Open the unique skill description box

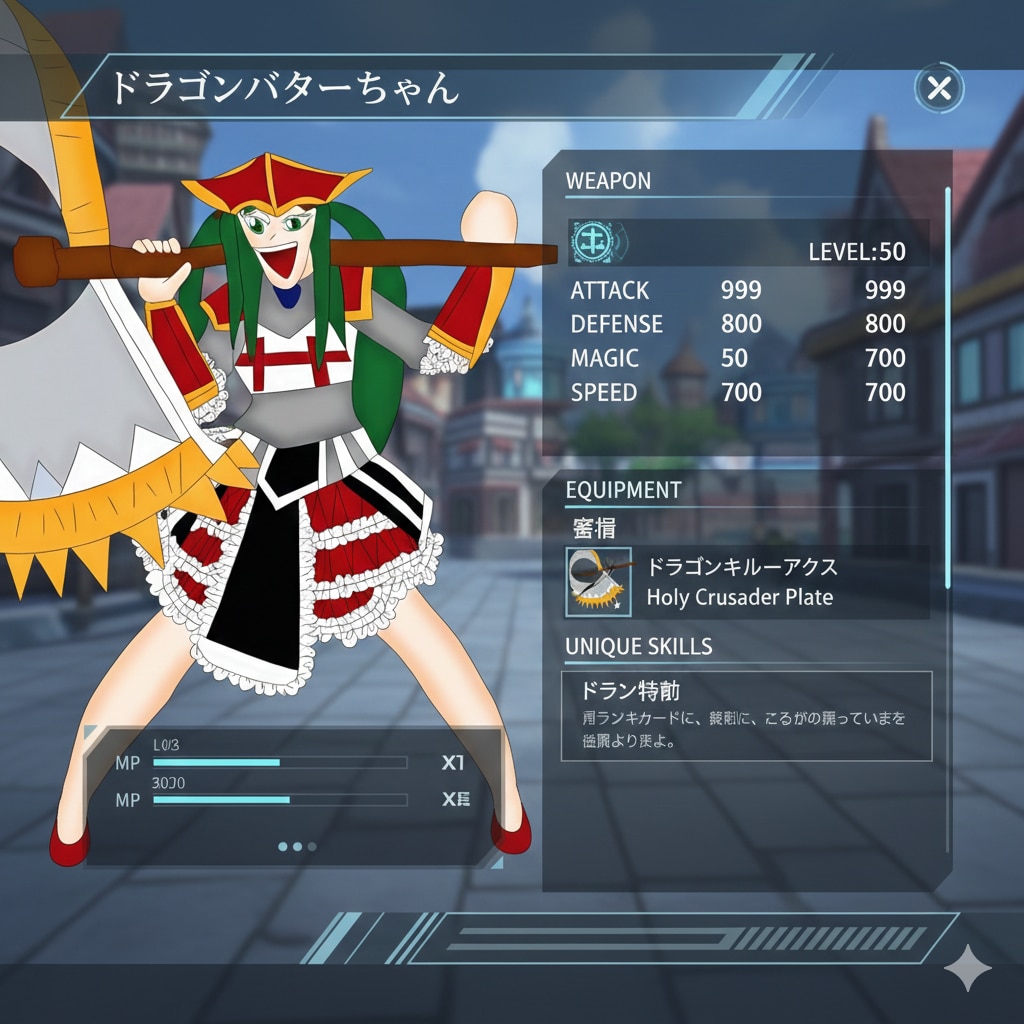tap(746, 716)
